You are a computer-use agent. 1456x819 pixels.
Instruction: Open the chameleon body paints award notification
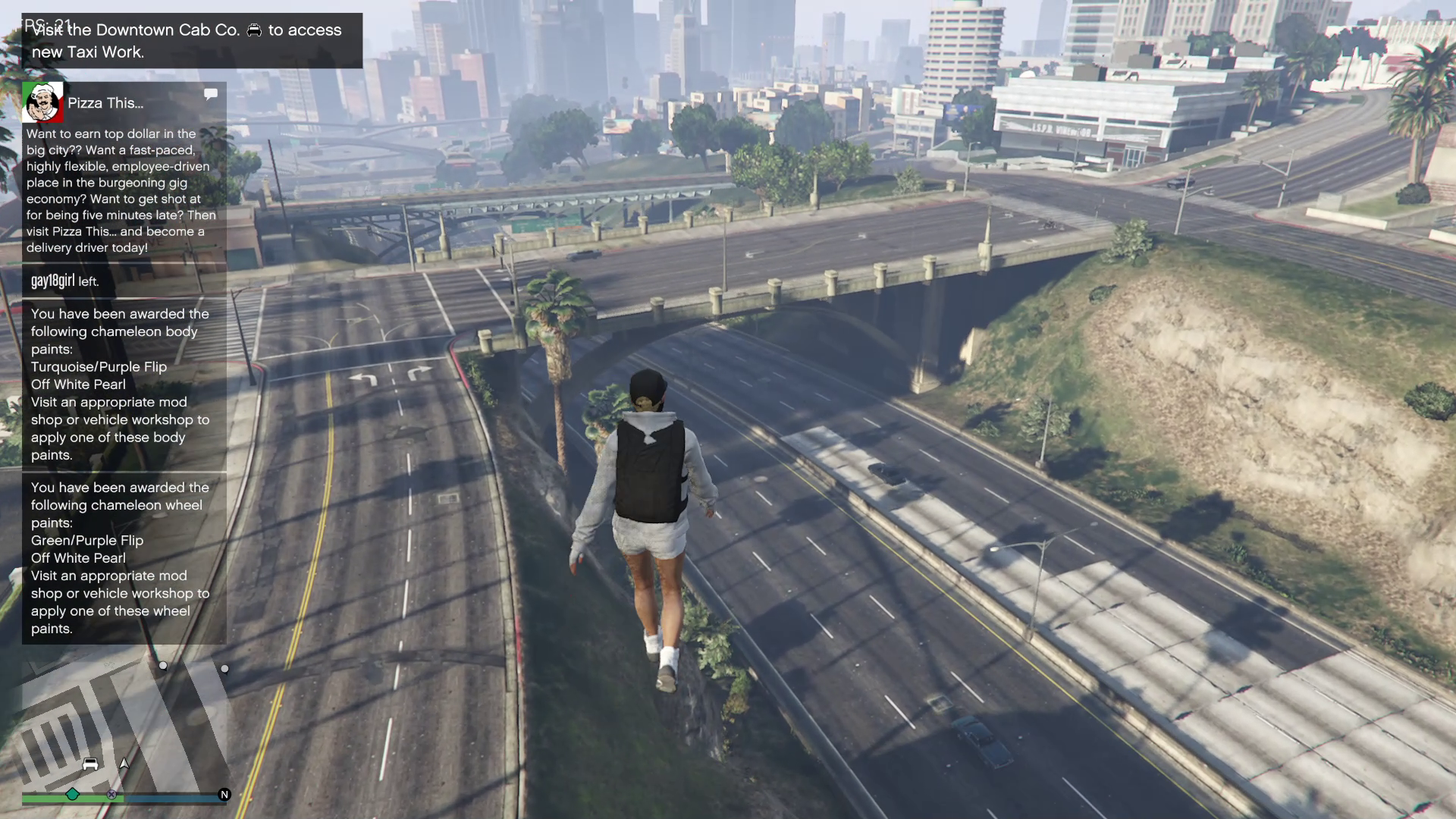click(124, 384)
